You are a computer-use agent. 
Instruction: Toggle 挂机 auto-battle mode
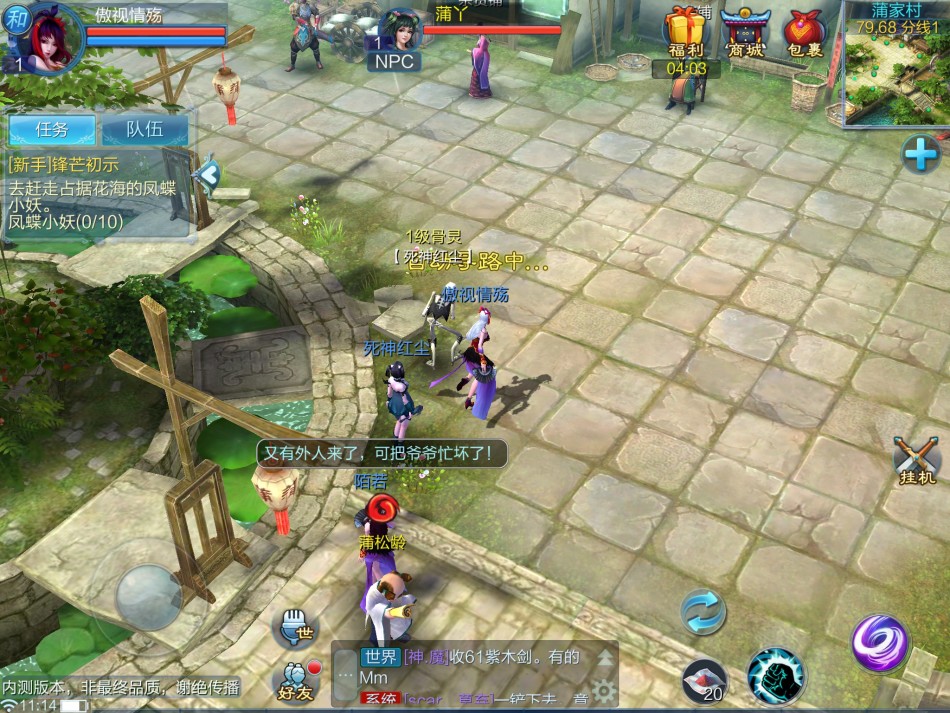pyautogui.click(x=916, y=461)
